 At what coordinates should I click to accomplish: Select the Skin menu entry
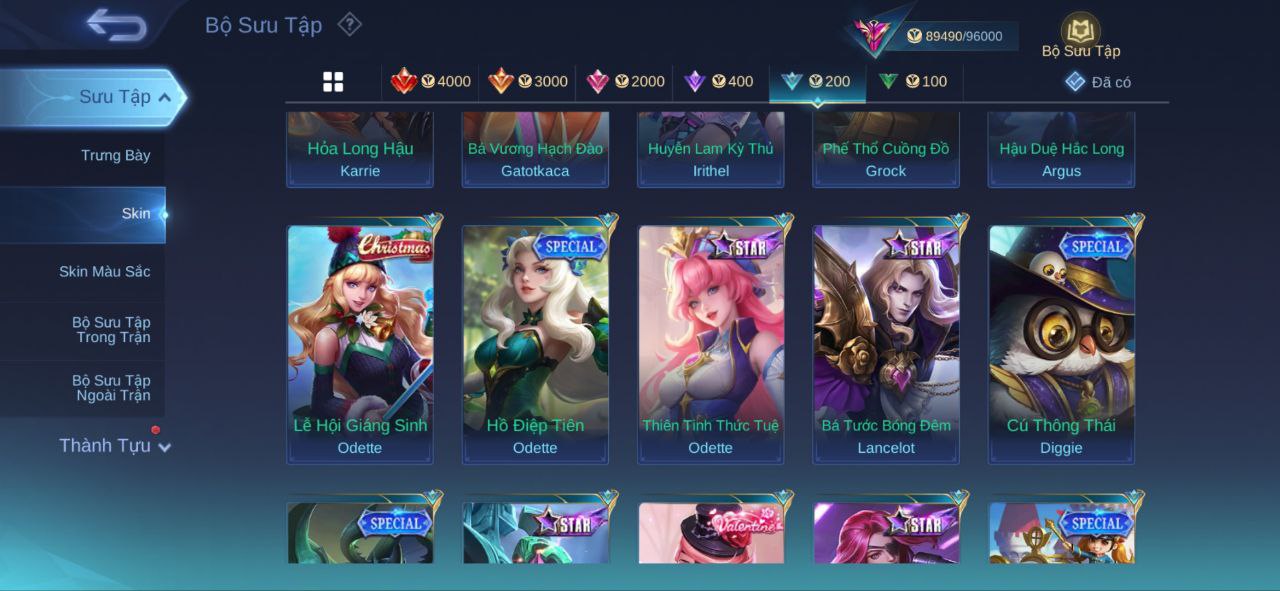pyautogui.click(x=135, y=213)
